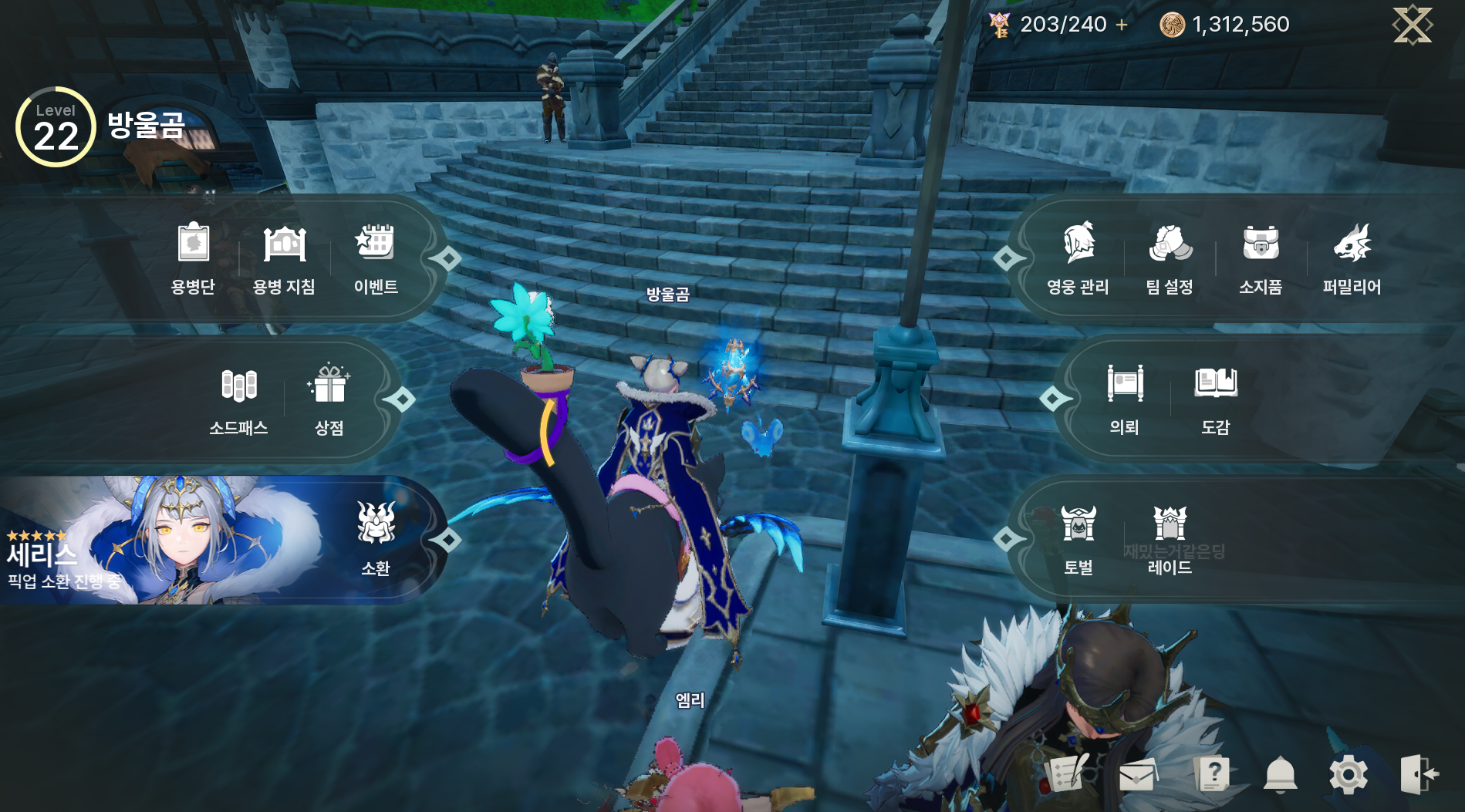This screenshot has width=1465, height=812.
Task: Open the 도감 codex book
Action: point(1216,398)
